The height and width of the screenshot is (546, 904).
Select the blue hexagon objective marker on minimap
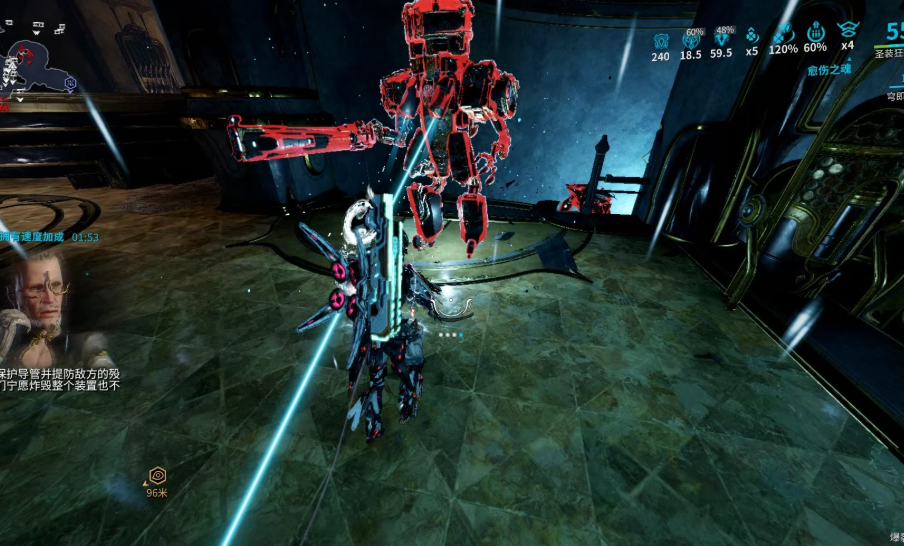click(x=70, y=82)
